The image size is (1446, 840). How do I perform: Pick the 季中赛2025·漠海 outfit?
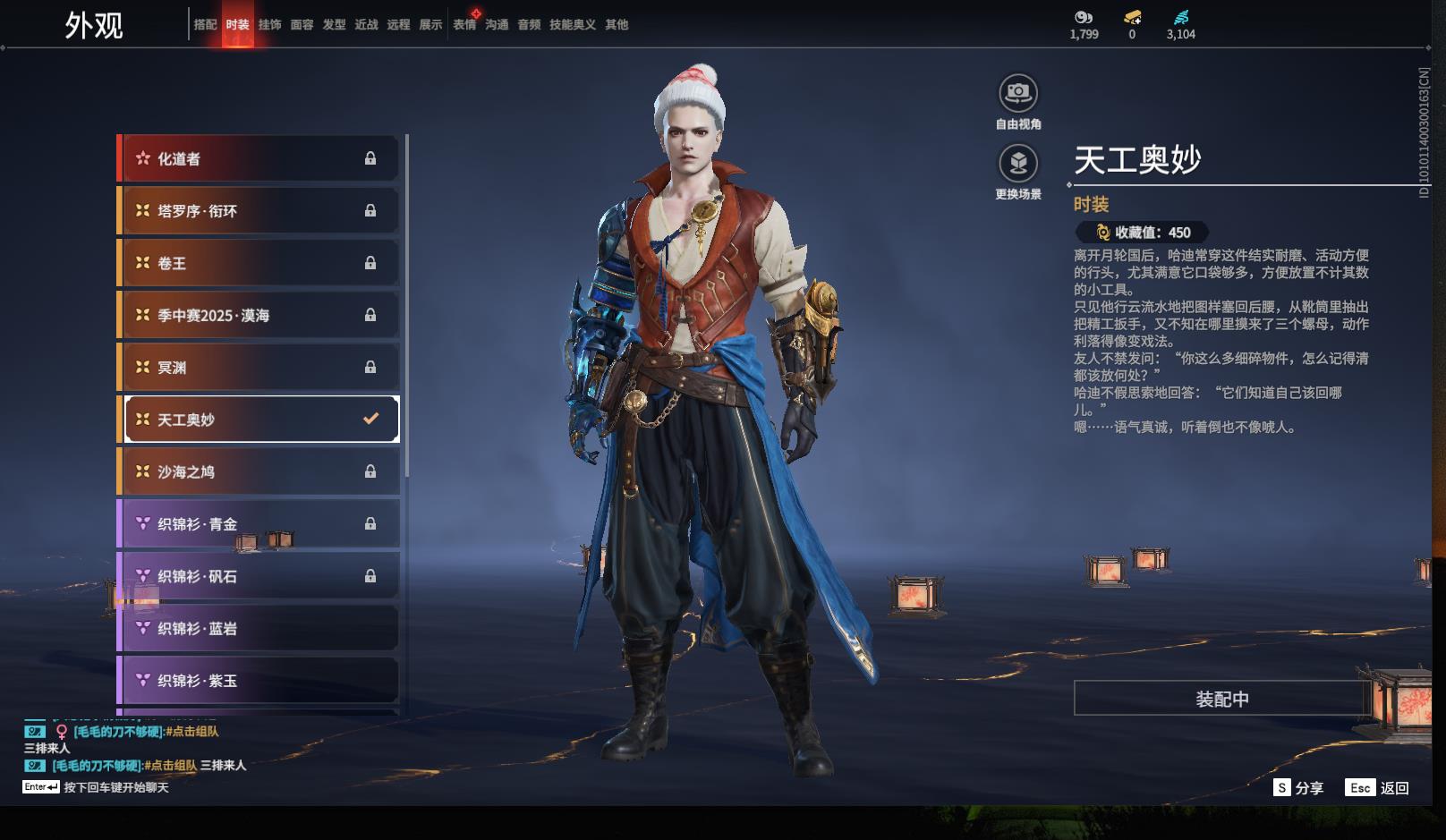point(259,315)
